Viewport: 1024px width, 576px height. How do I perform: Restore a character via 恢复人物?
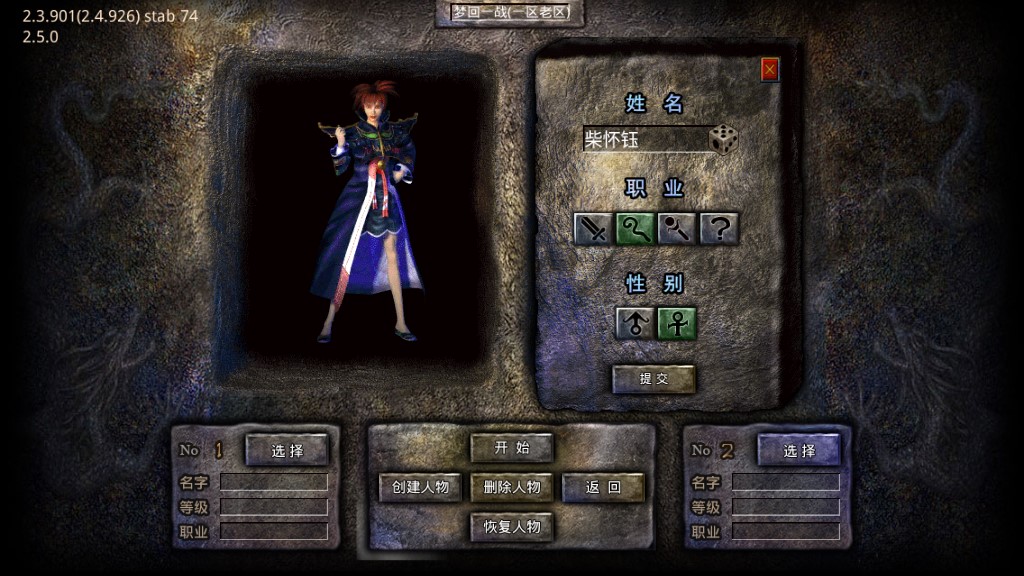[512, 526]
